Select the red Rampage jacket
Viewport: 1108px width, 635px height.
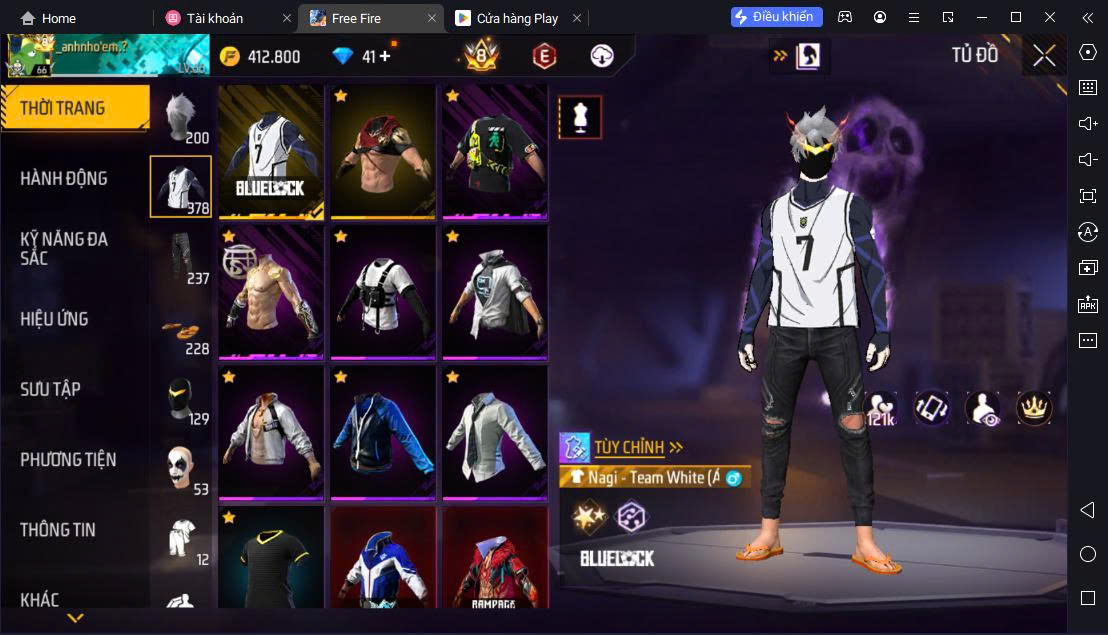click(x=495, y=560)
